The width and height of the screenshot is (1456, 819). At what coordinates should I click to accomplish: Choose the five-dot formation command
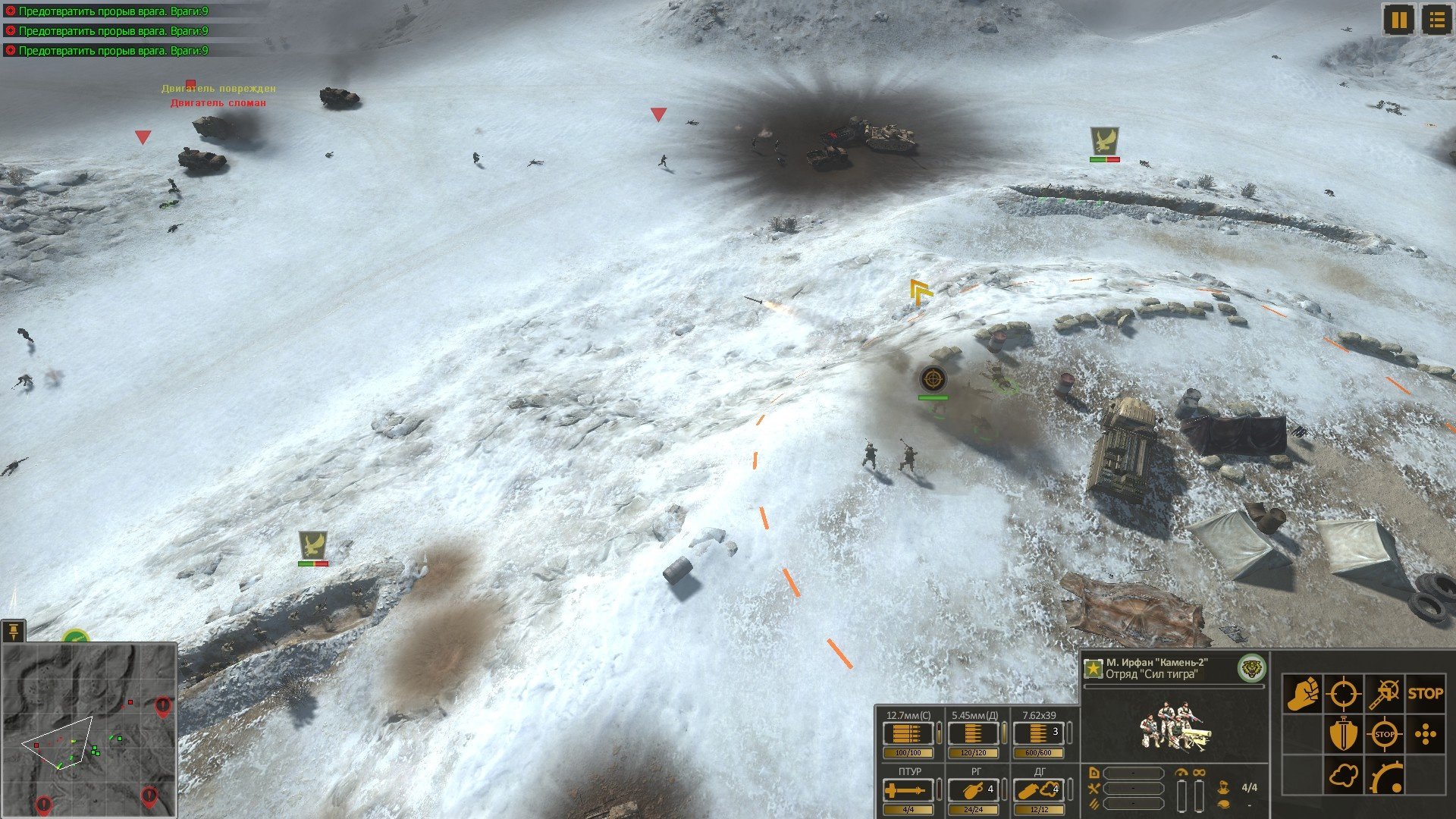[1426, 734]
